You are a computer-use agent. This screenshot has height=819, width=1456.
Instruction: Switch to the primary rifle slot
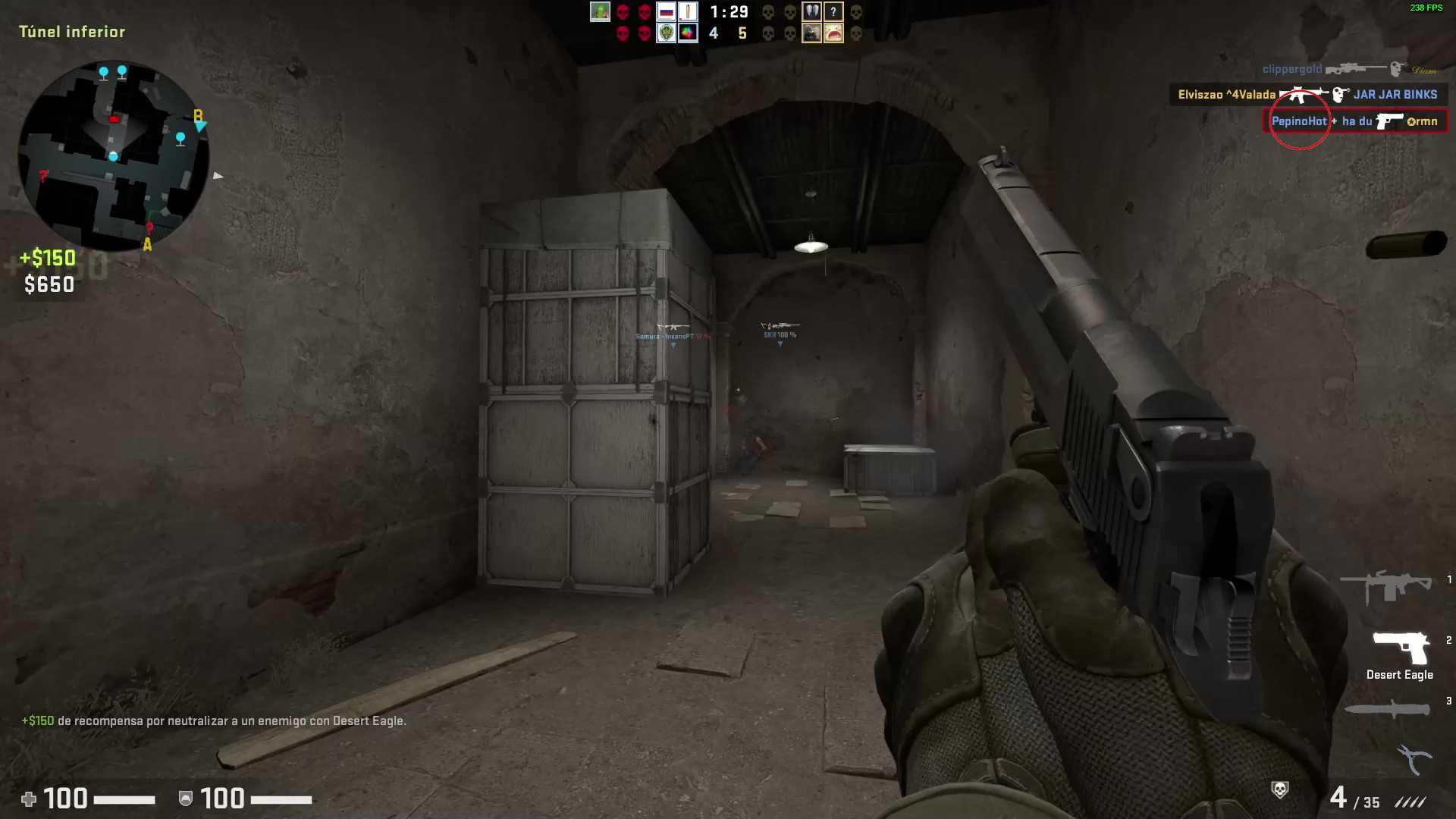(1385, 586)
